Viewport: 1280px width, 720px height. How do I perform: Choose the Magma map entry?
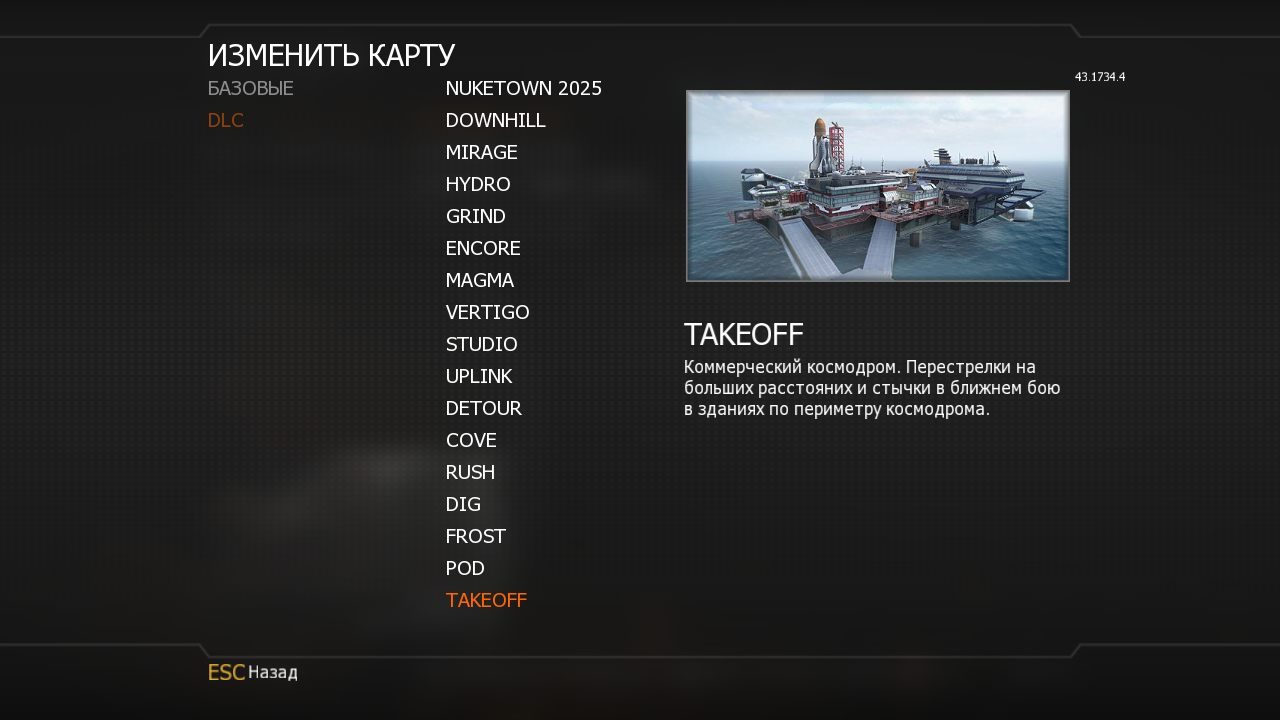pos(479,281)
